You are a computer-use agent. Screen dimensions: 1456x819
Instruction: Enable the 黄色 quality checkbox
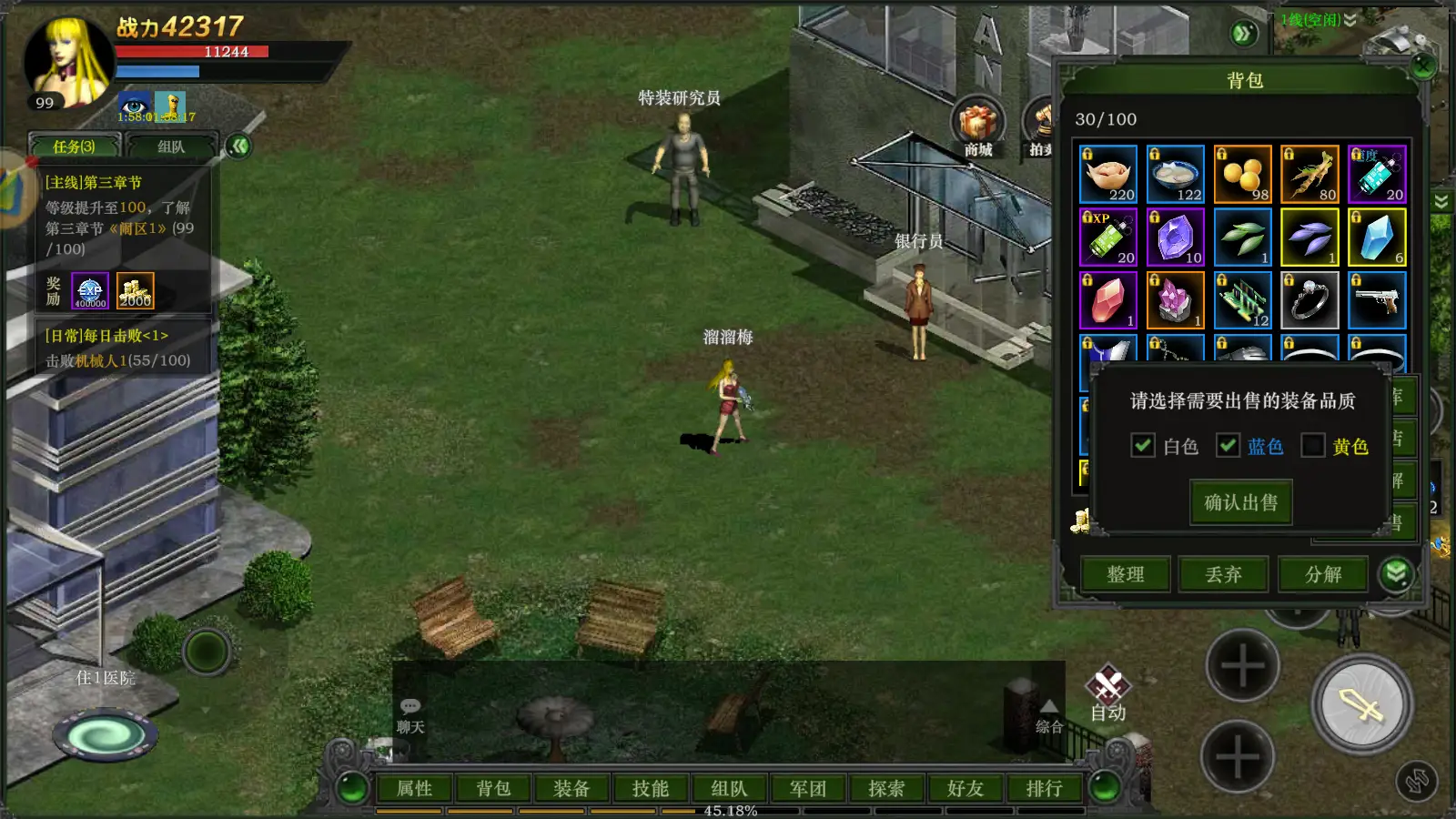point(1313,445)
